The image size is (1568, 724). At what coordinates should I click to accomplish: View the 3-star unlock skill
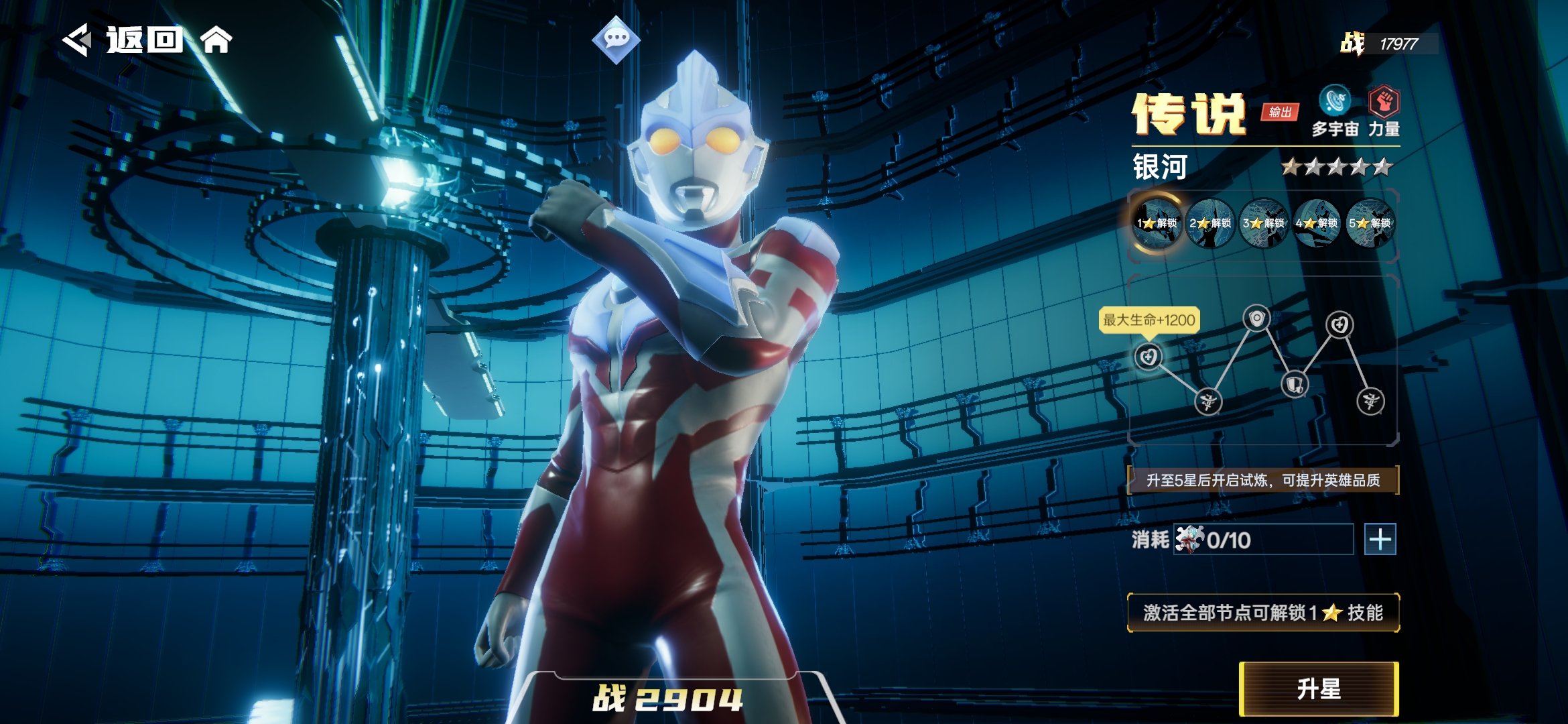point(1263,223)
